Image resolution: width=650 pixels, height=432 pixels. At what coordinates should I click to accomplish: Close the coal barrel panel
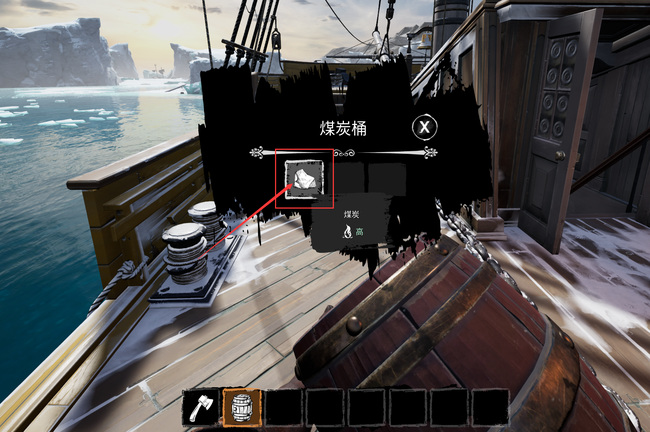[x=425, y=127]
